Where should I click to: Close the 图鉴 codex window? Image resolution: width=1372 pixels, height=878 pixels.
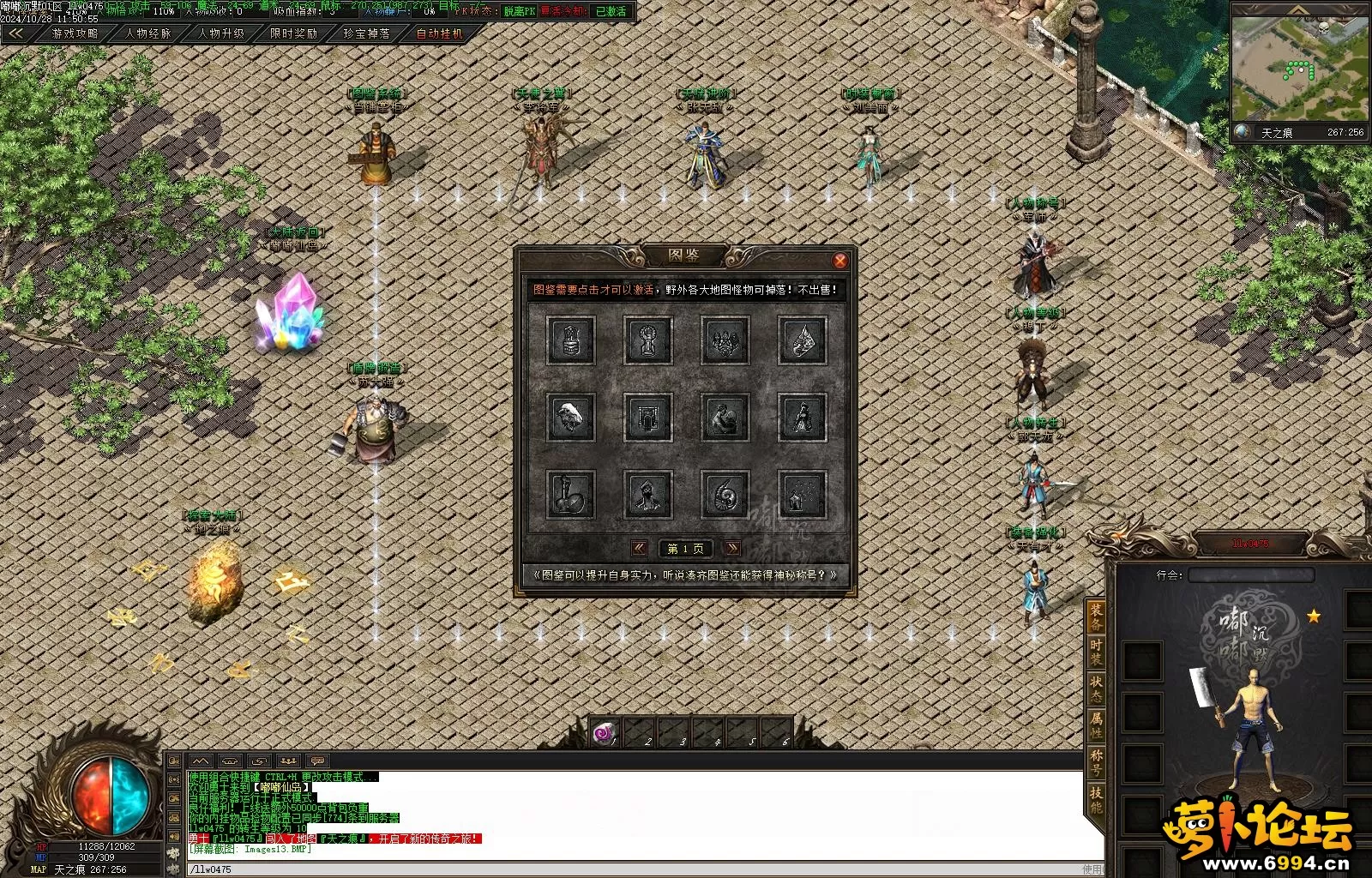click(840, 261)
